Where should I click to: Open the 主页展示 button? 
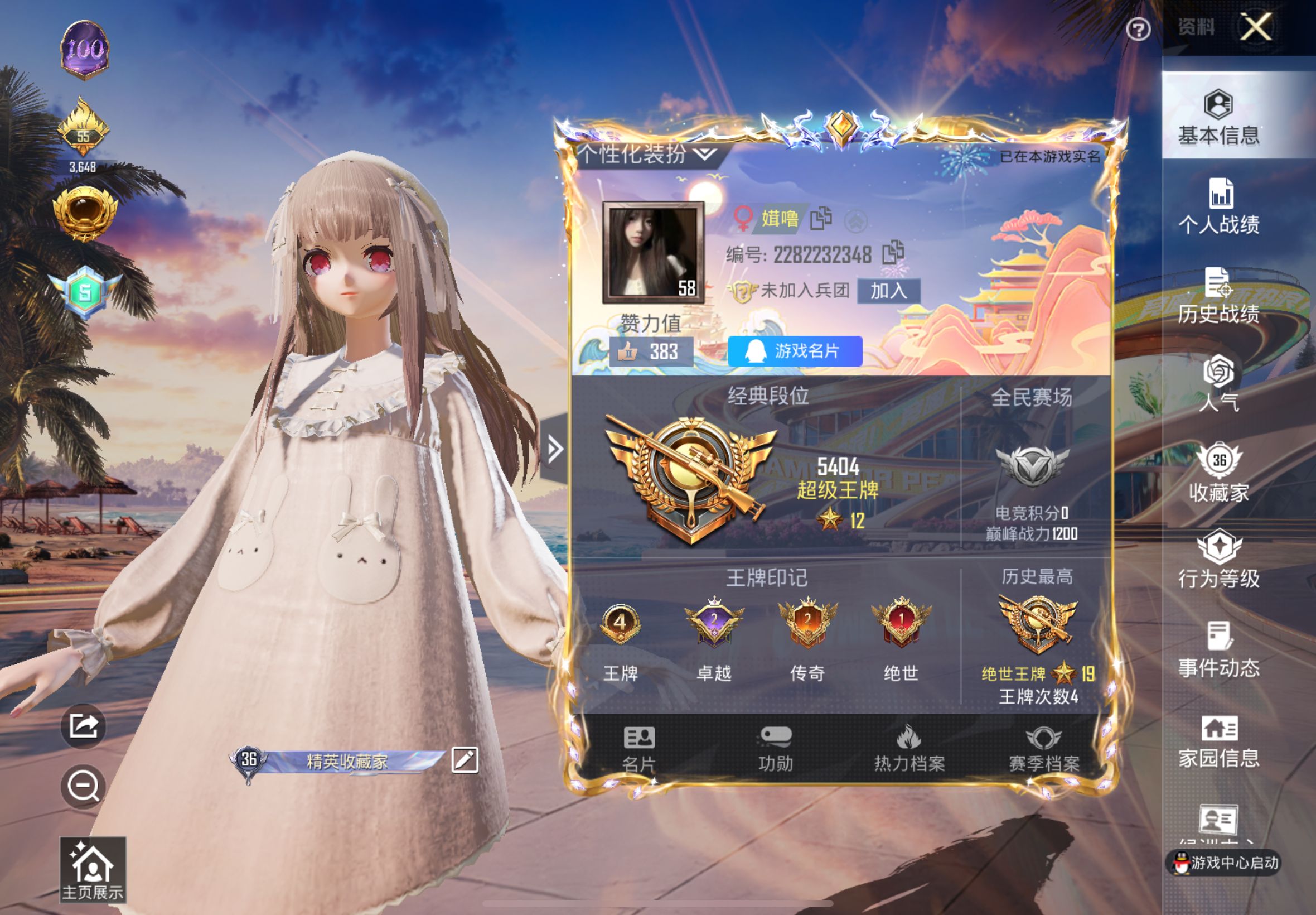[92, 869]
